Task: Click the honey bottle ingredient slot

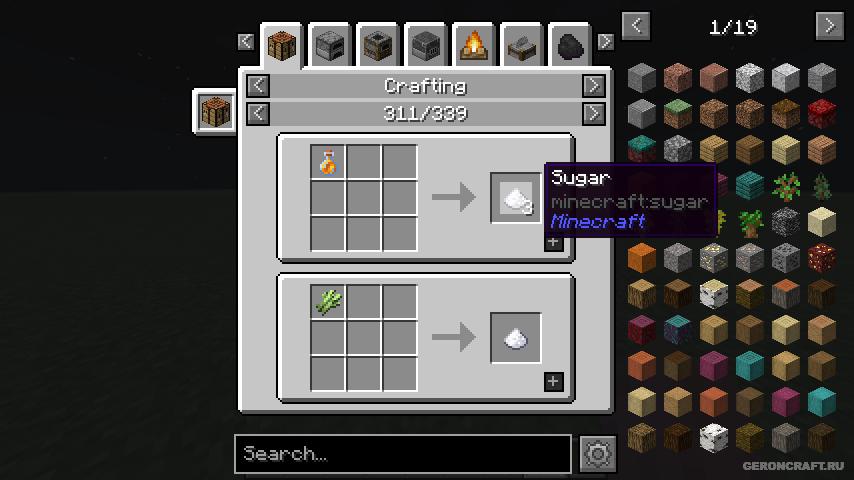Action: point(328,162)
